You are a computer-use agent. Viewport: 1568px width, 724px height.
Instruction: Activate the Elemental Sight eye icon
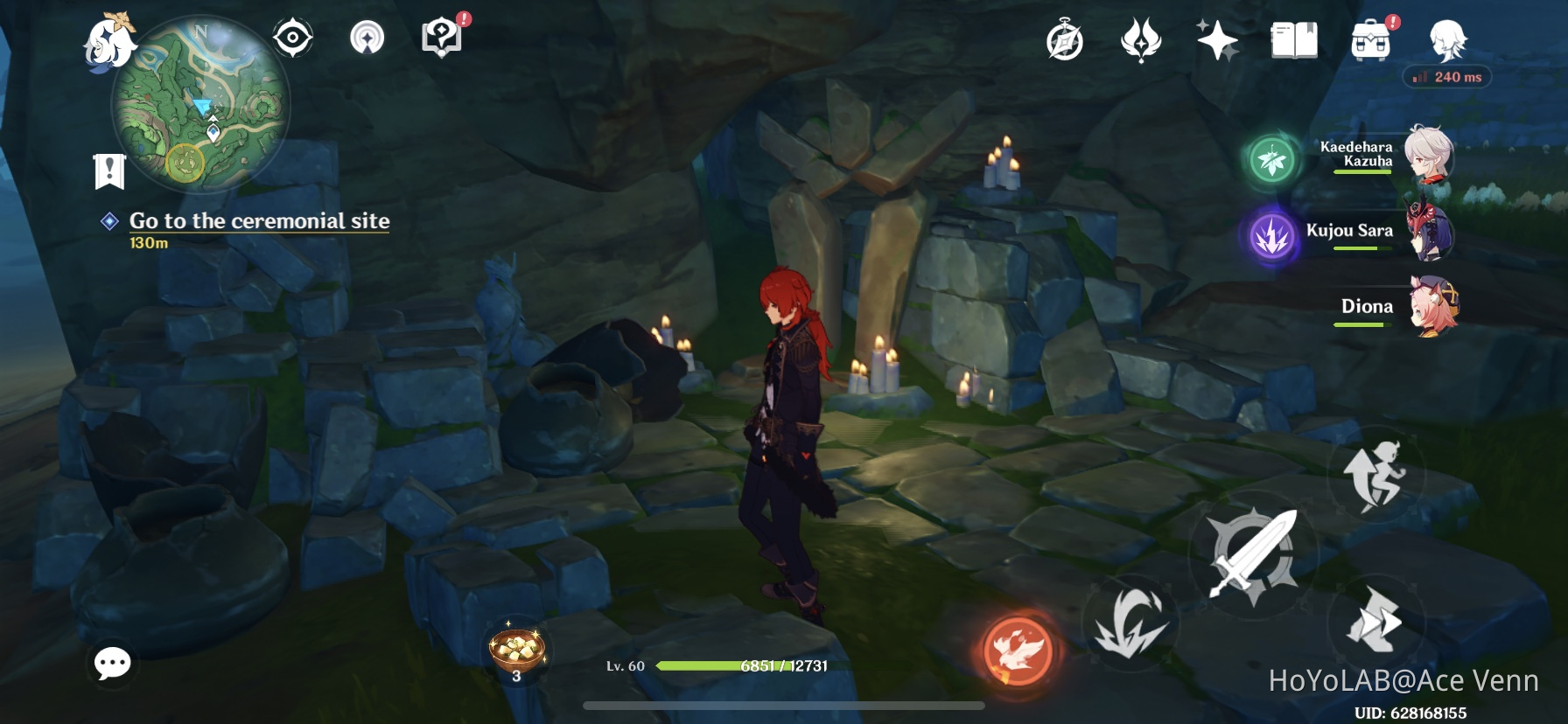291,38
